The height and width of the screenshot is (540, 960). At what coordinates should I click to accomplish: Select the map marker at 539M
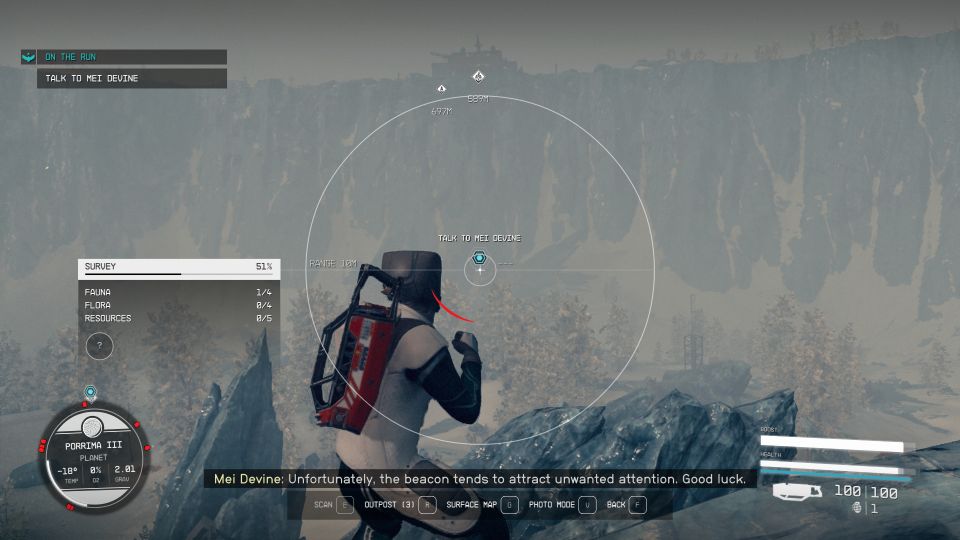478,77
